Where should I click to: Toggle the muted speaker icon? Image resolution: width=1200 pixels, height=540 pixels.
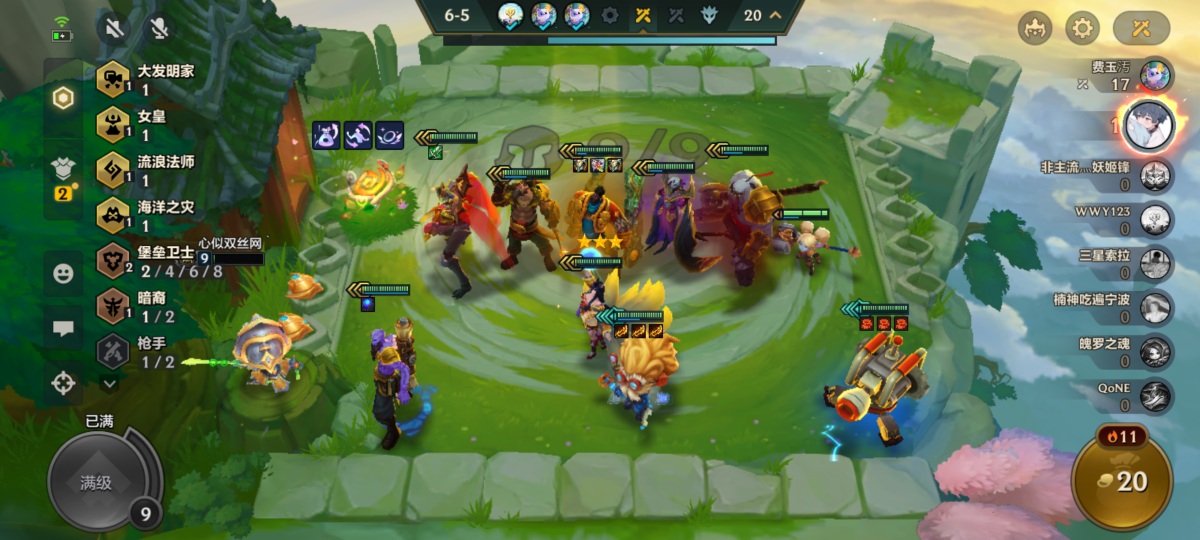pyautogui.click(x=115, y=28)
